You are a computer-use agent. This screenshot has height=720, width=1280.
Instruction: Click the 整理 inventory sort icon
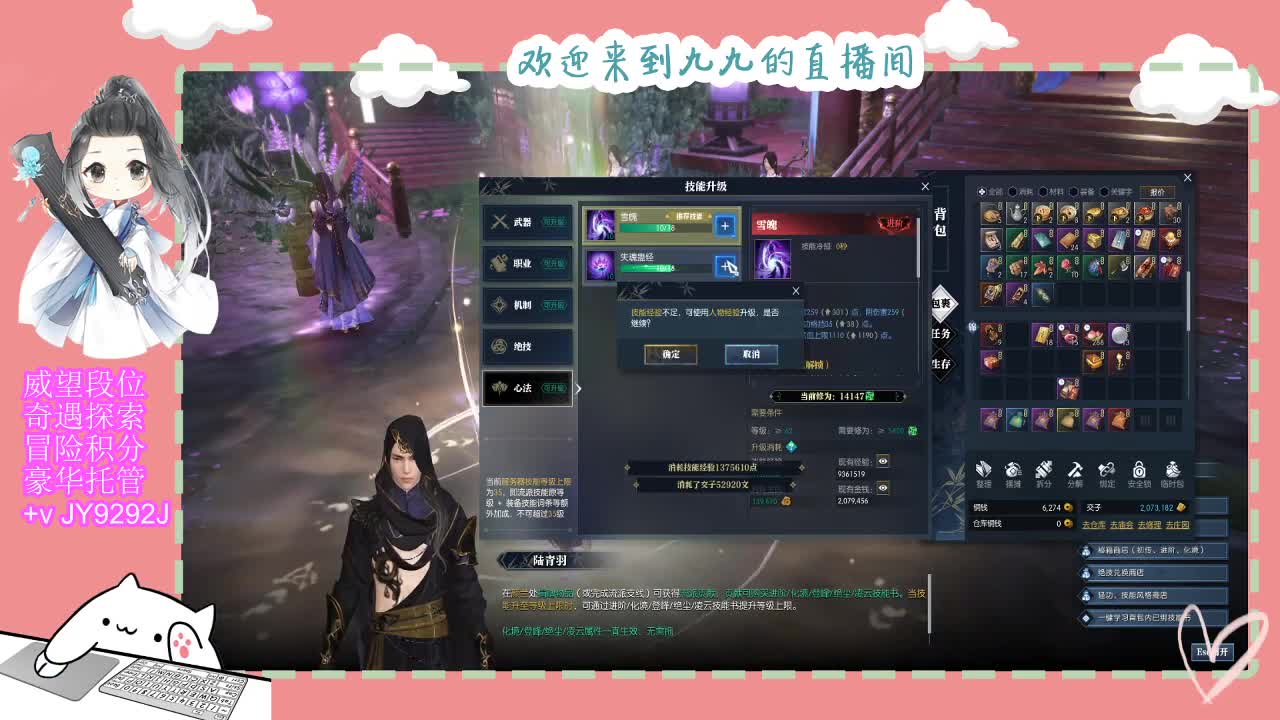983,470
